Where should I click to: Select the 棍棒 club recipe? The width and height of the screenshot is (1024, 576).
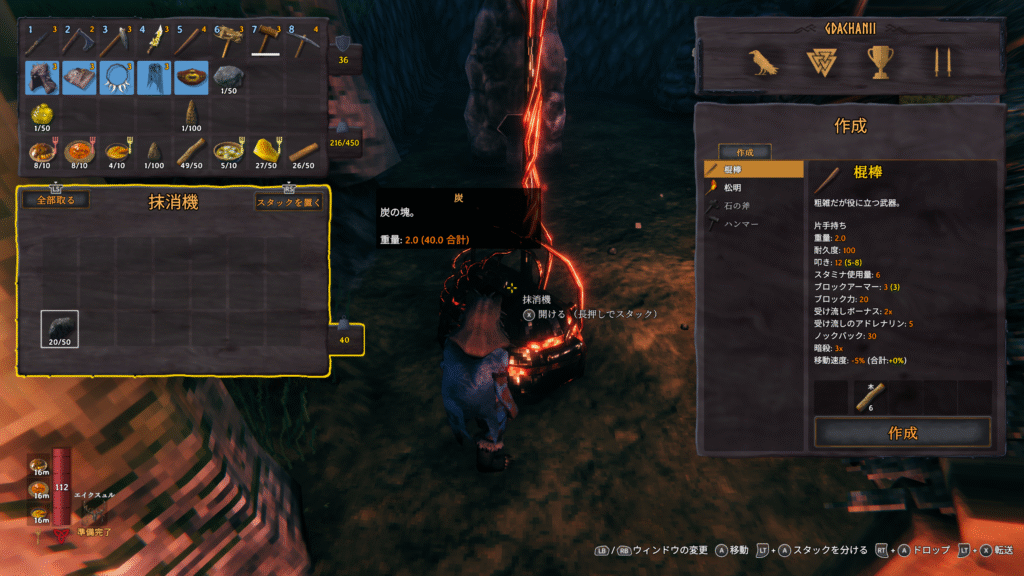pos(754,170)
